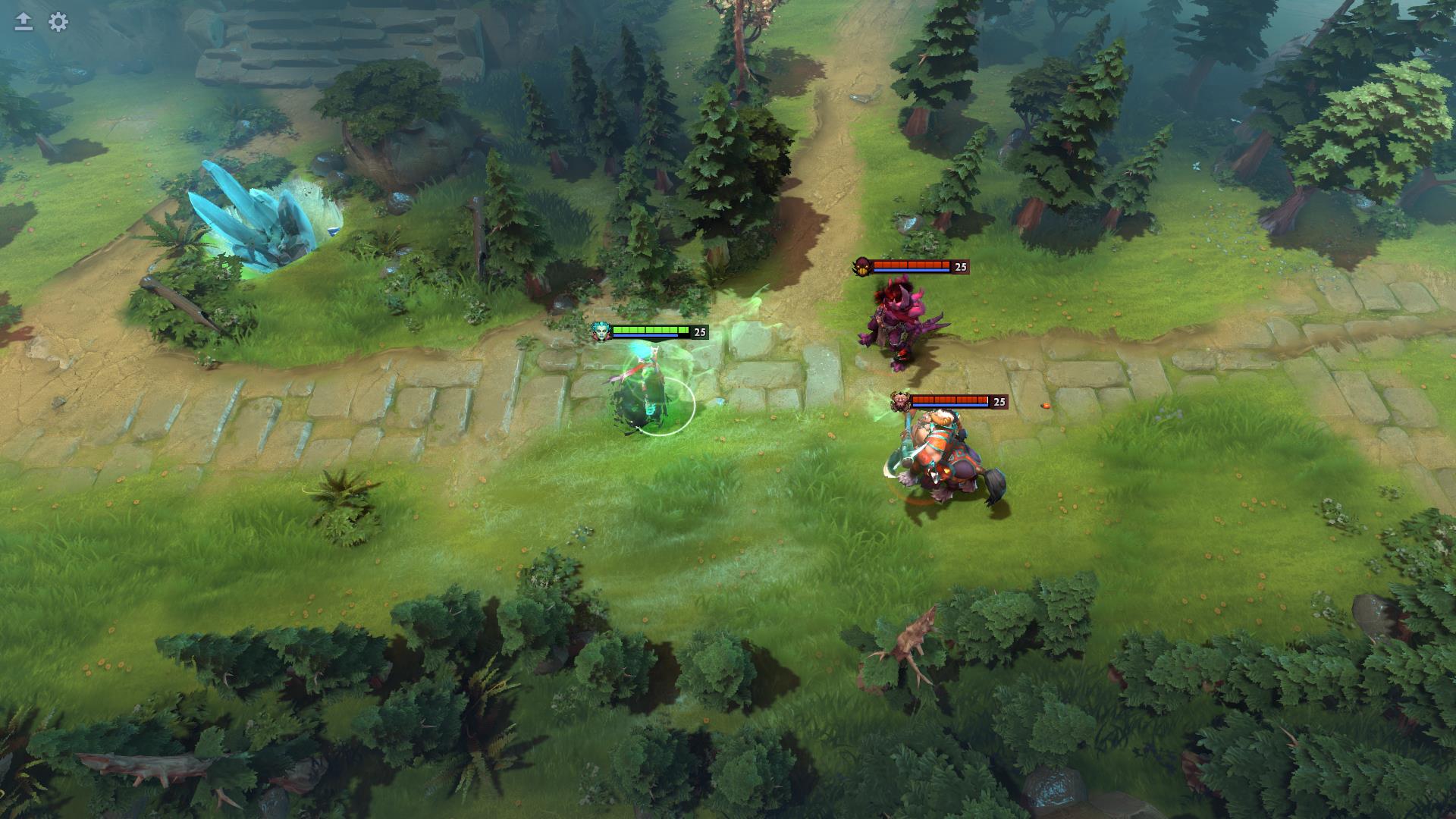1456x819 pixels.
Task: Click the bottom enemy hero's portrait icon
Action: click(901, 402)
